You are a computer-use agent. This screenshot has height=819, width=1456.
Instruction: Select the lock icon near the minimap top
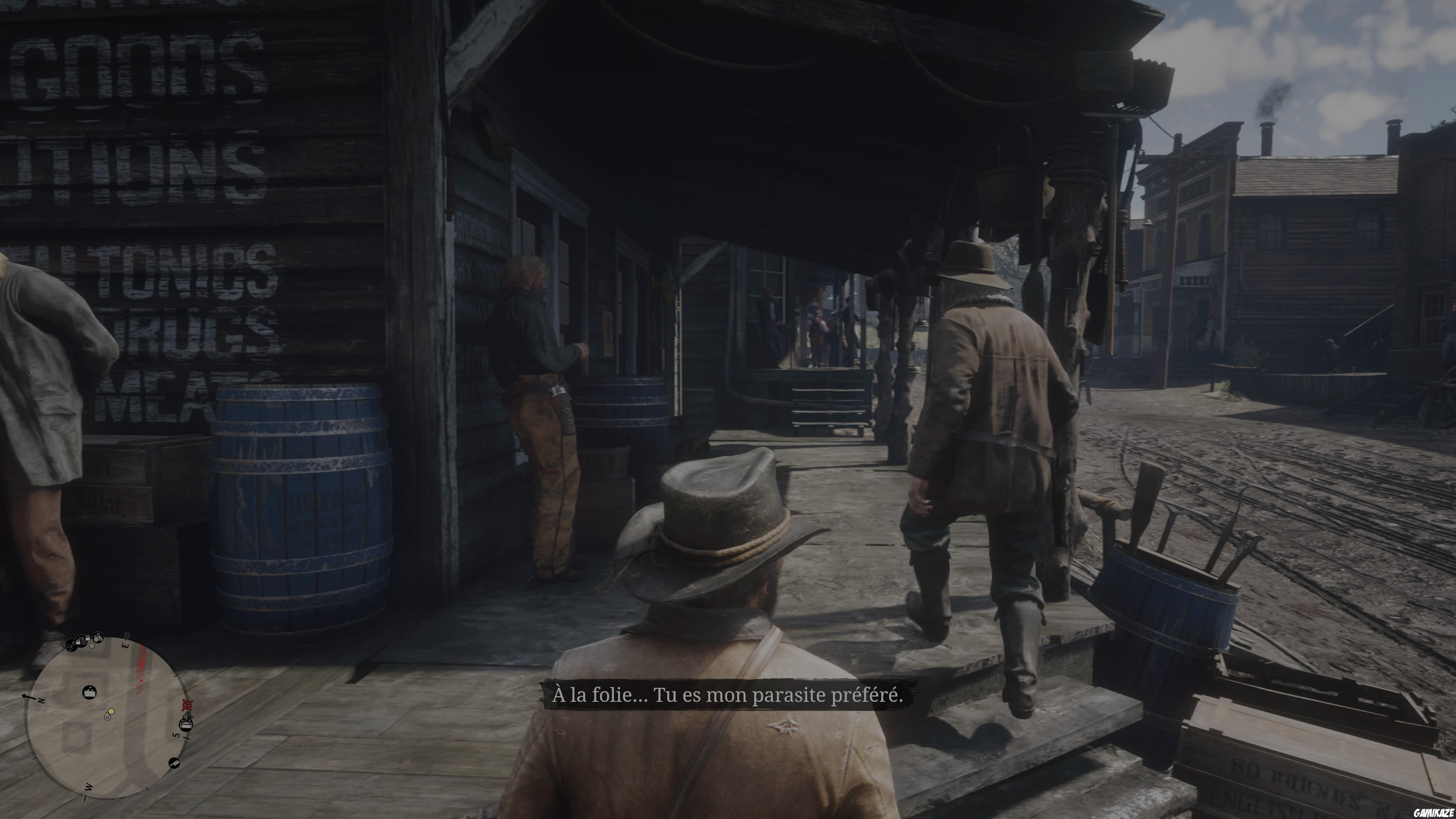click(x=88, y=638)
